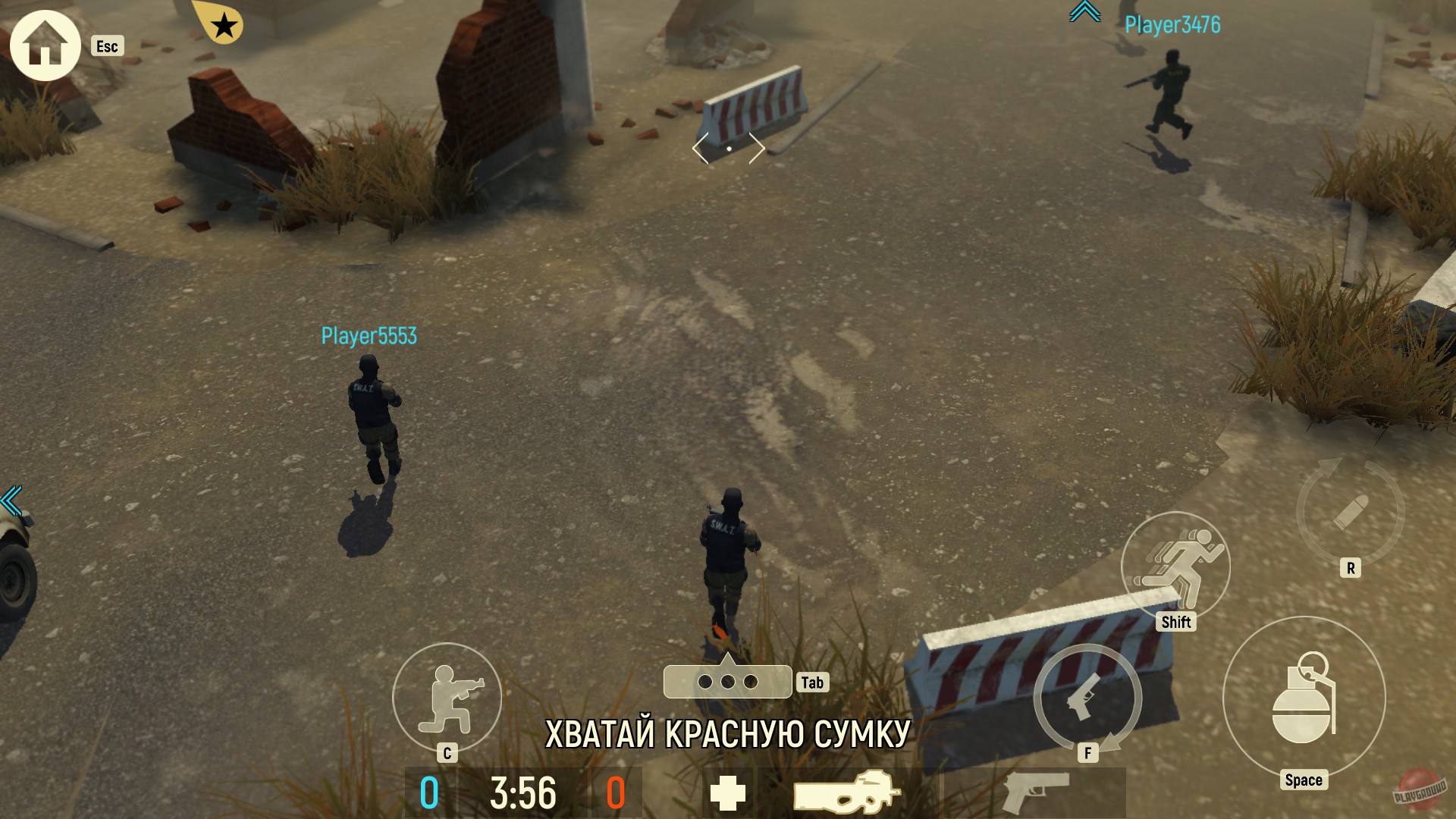The width and height of the screenshot is (1456, 819).
Task: Collapse the left panel using the double chevron
Action: pos(11,500)
